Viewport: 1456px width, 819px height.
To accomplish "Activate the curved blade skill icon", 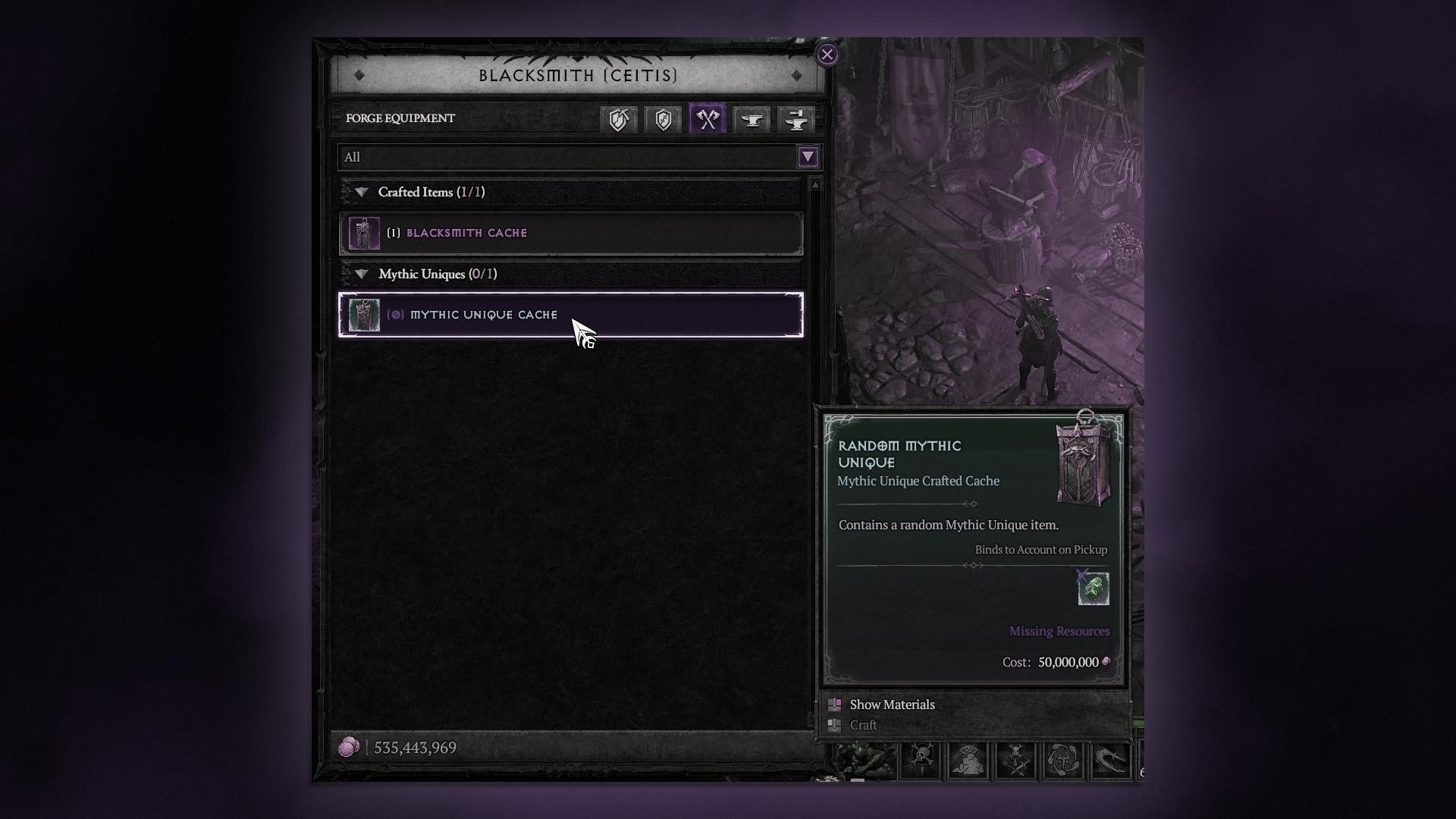I will [x=1110, y=760].
